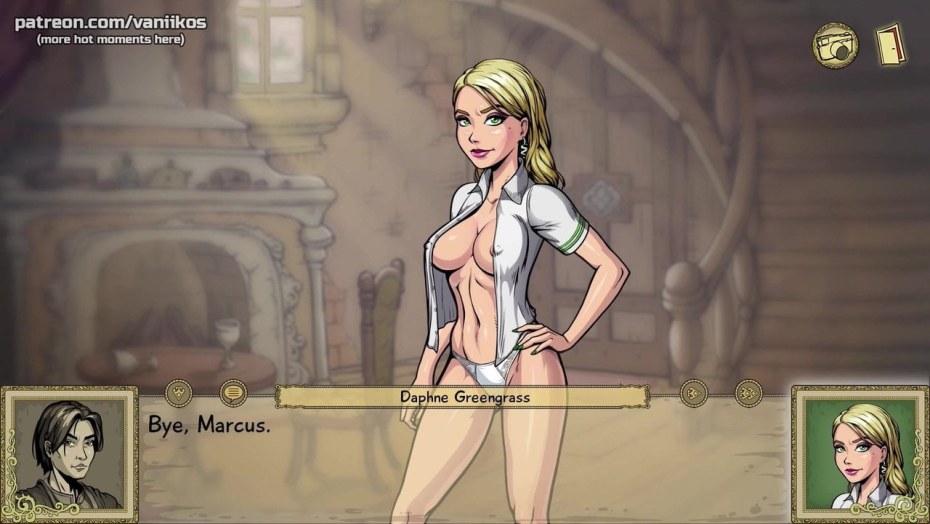Image resolution: width=930 pixels, height=524 pixels.
Task: Open the dialogue log speech bubble button
Action: [232, 392]
